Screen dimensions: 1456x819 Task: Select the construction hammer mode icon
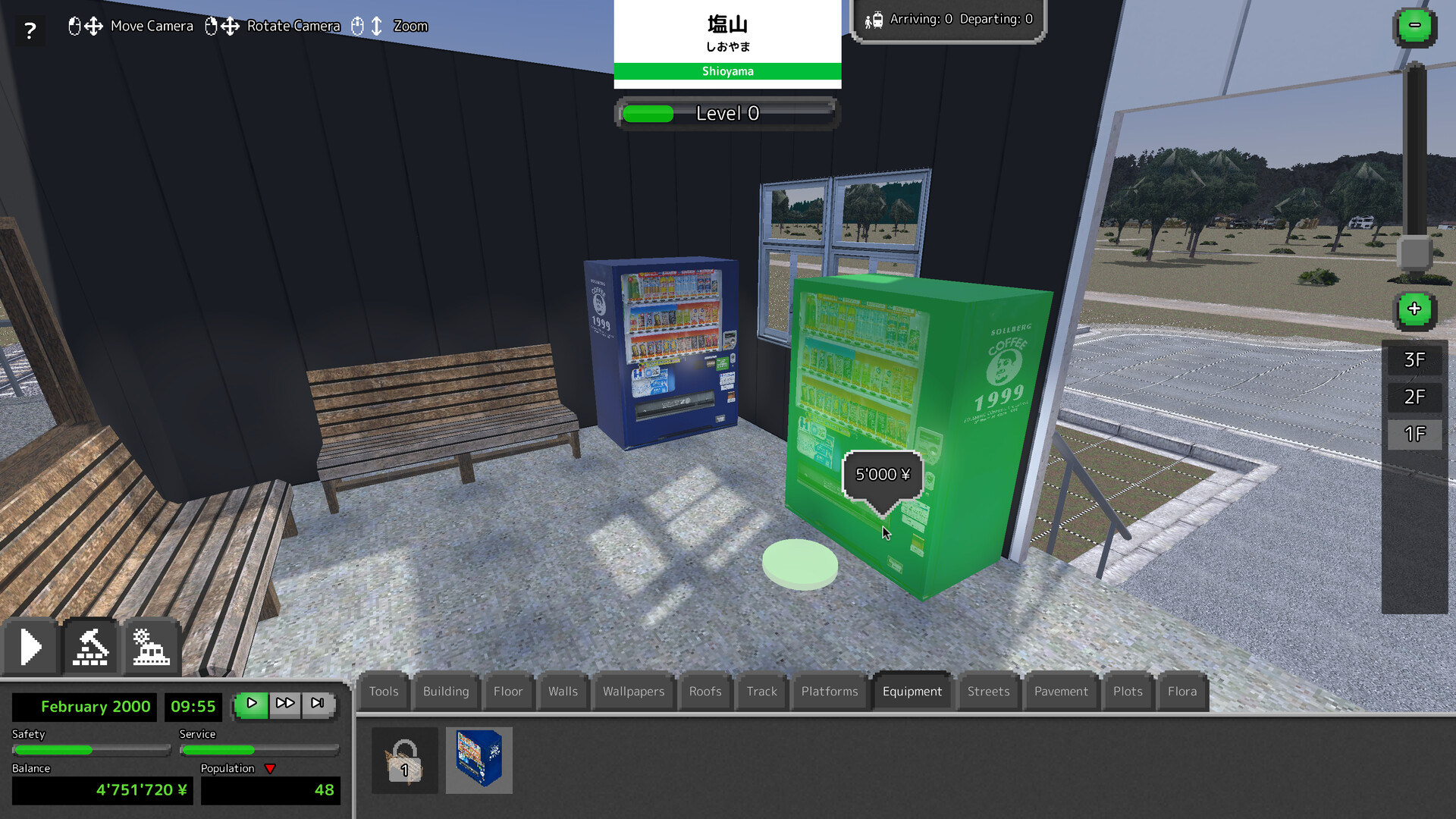click(91, 646)
